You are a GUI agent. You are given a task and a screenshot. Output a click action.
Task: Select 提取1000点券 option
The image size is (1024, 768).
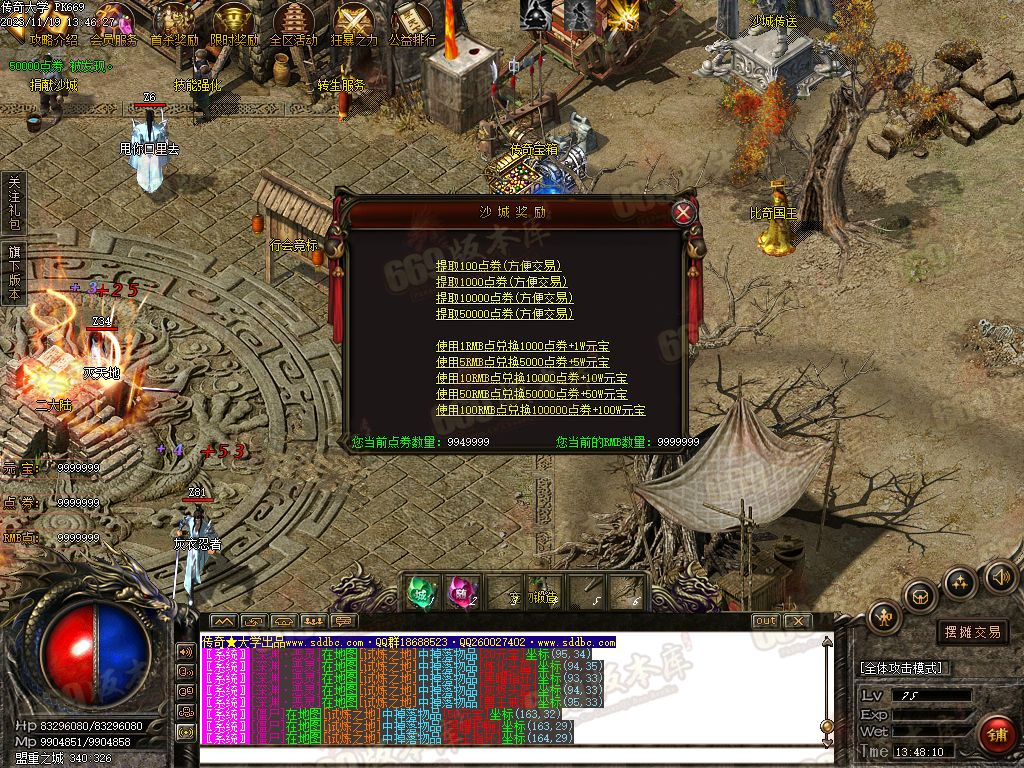[501, 282]
